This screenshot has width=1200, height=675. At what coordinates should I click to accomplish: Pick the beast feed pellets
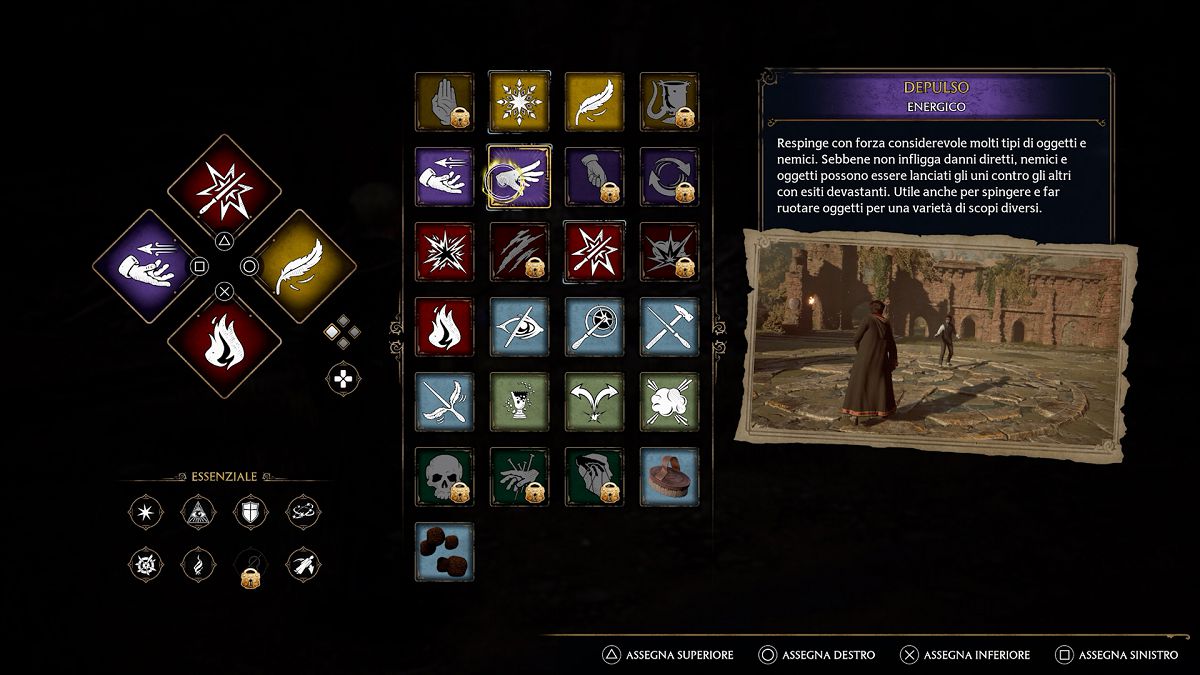[x=444, y=552]
